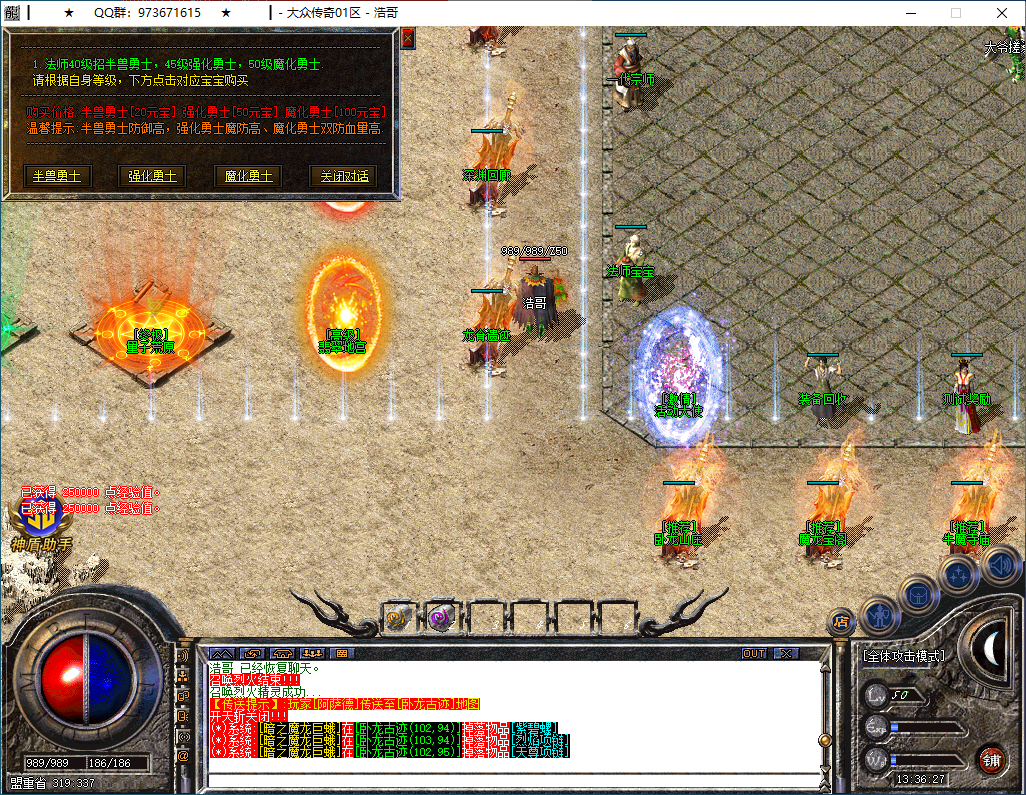Choose the 半兽勇士 purchase option

pos(57,176)
